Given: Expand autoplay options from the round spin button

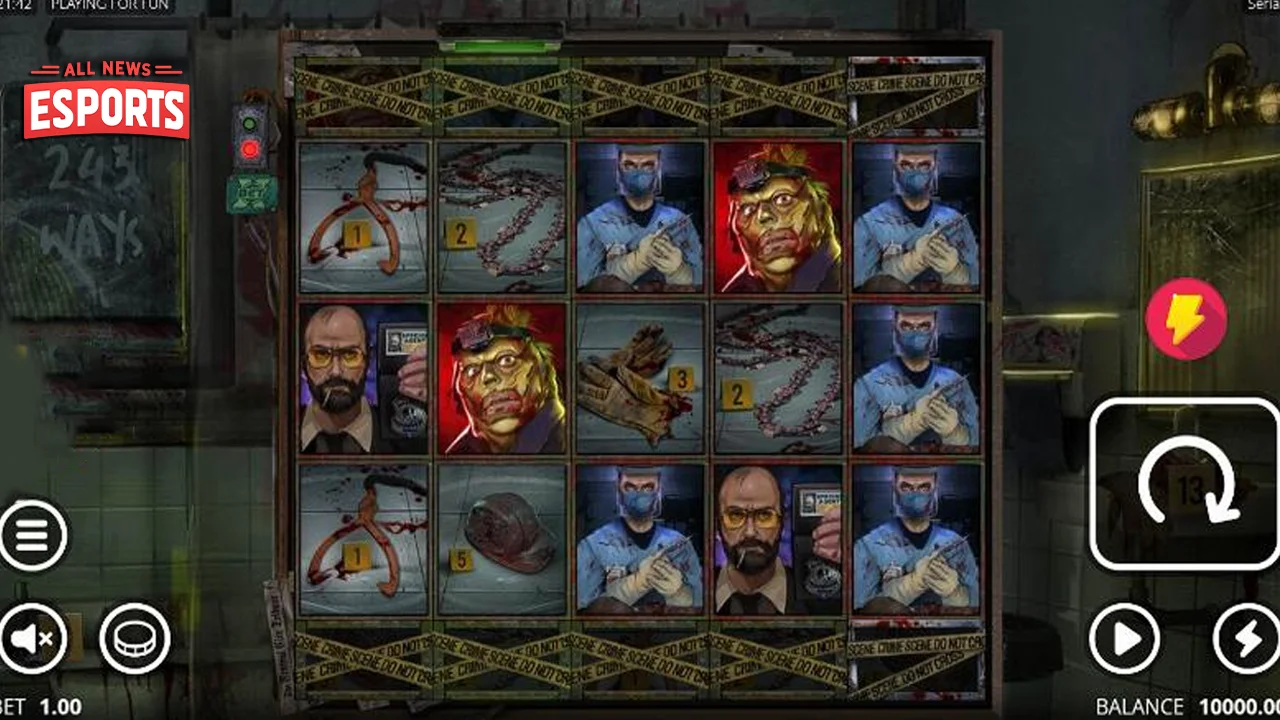Looking at the screenshot, I should click(1125, 640).
